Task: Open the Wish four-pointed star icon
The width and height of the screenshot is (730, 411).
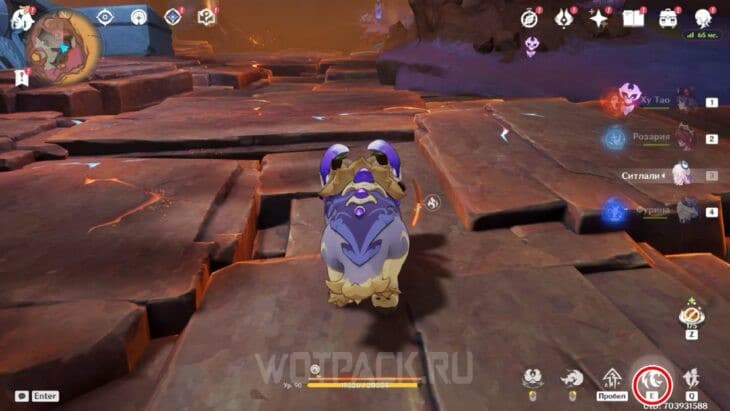Action: pyautogui.click(x=598, y=17)
